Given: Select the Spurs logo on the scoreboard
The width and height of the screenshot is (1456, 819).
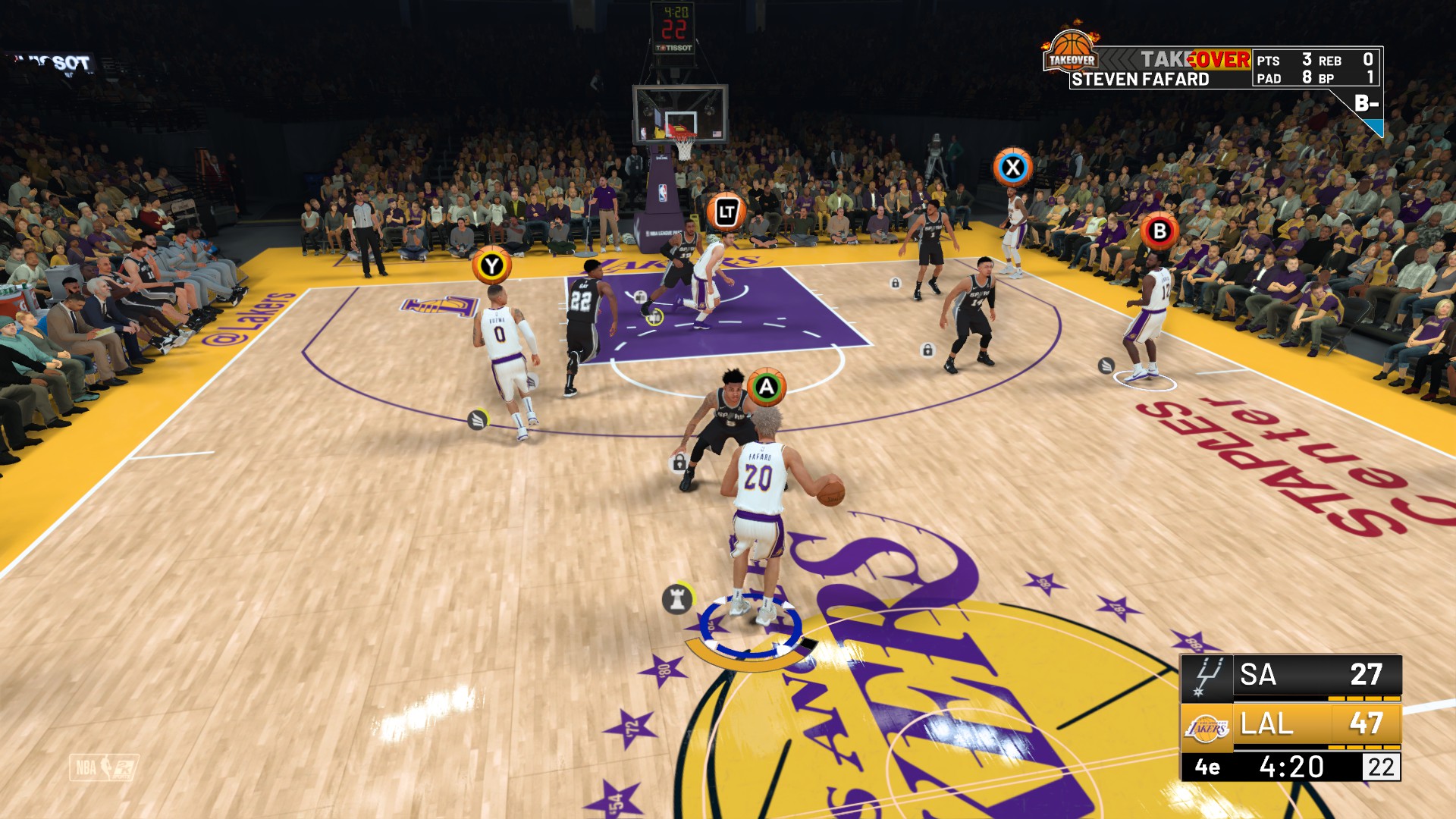Looking at the screenshot, I should pos(1207,676).
